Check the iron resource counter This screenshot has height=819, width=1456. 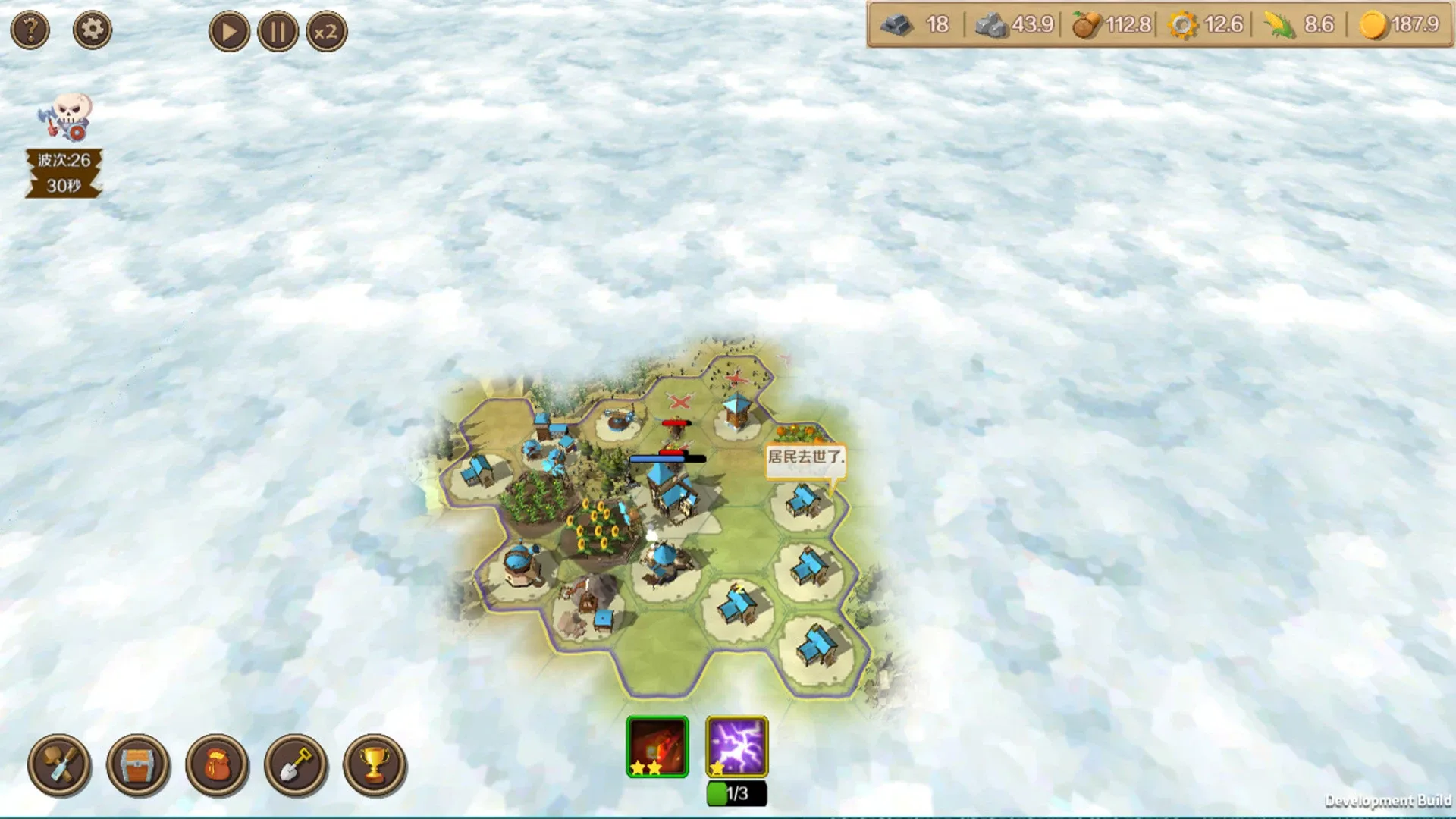917,25
